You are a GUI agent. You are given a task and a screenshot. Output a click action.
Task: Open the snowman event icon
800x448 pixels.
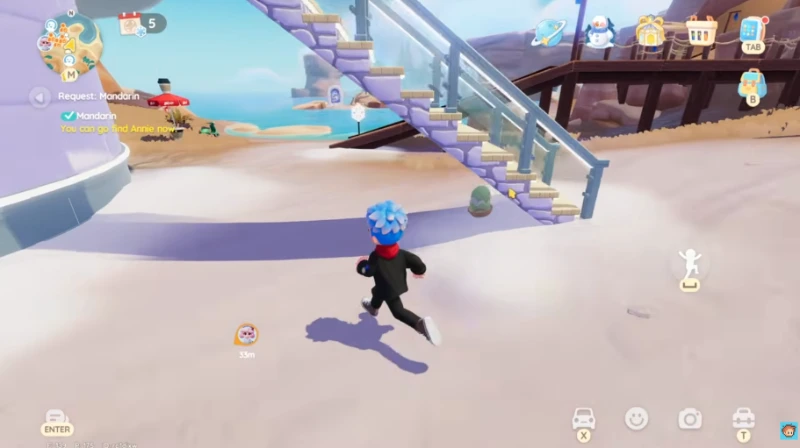pos(598,32)
